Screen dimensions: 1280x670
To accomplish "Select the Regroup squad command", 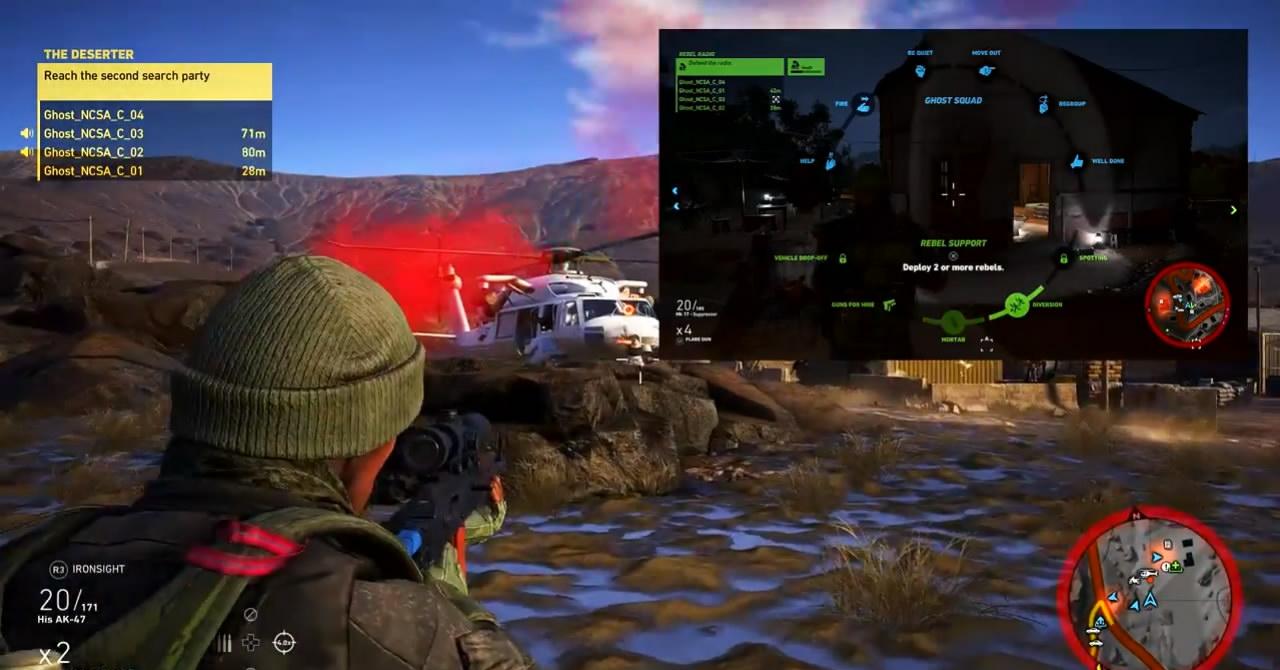I will (1044, 104).
